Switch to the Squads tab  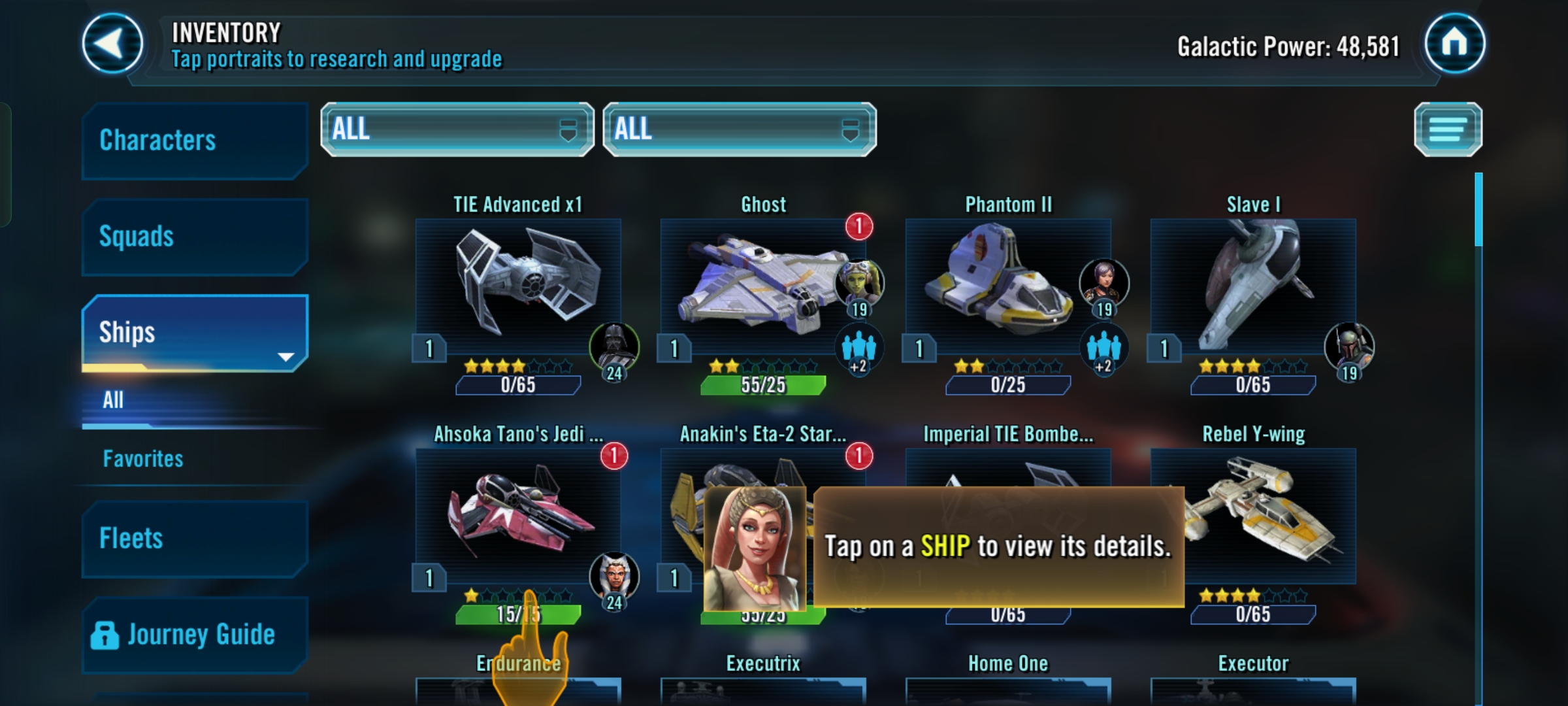[194, 237]
